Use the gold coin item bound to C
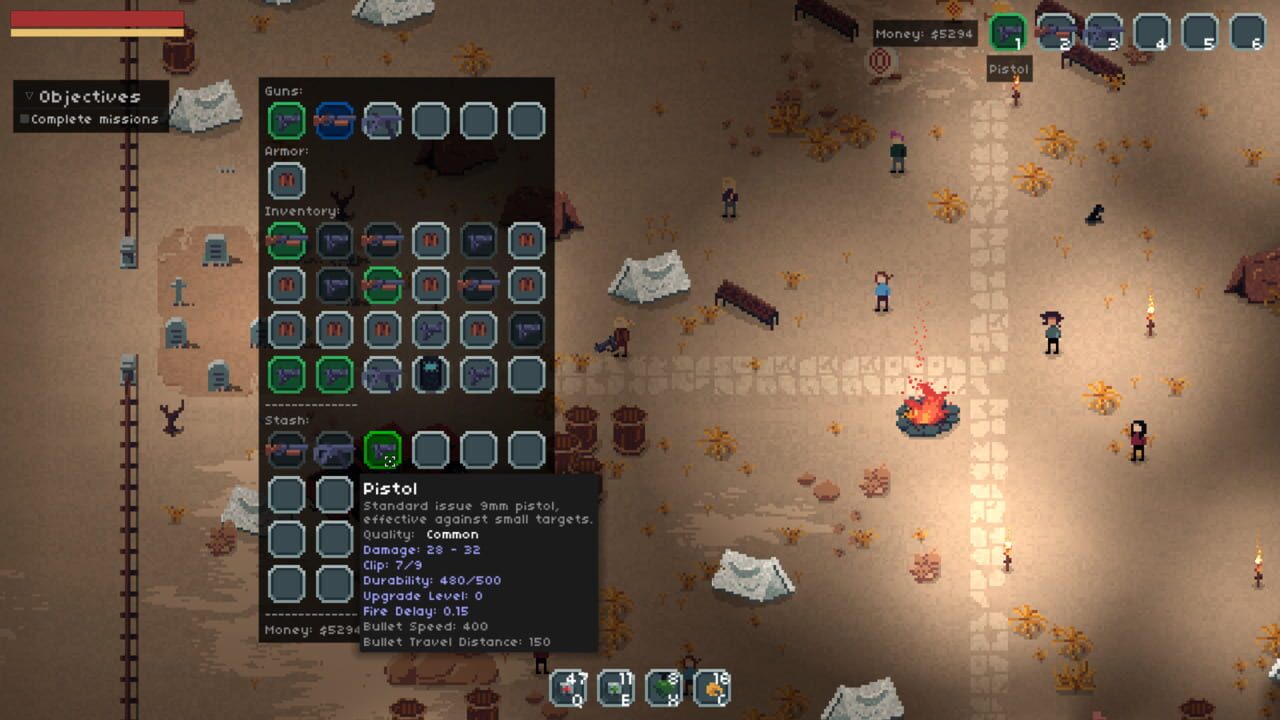The height and width of the screenshot is (720, 1280). coord(715,687)
